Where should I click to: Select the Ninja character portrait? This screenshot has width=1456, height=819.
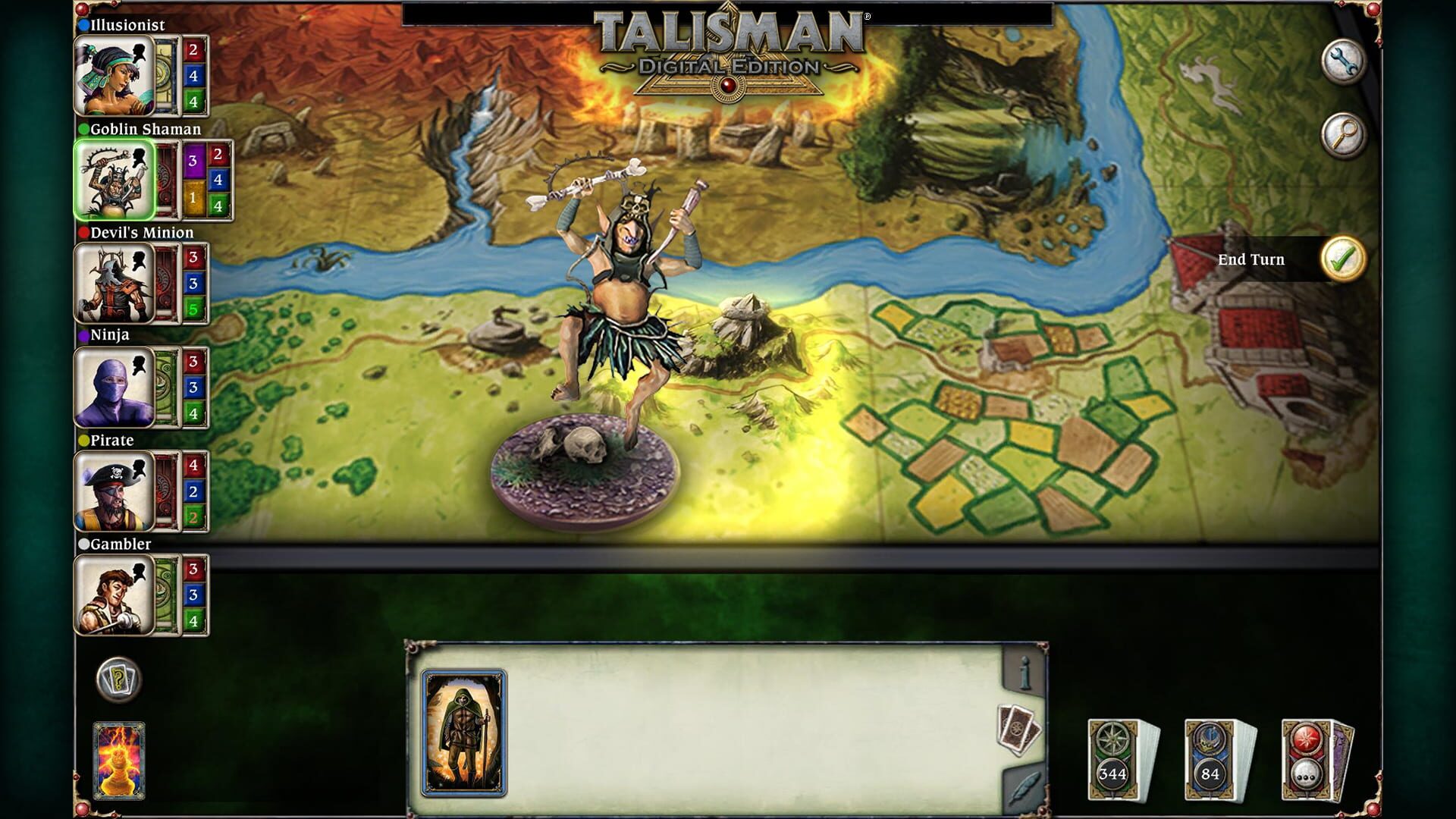coord(112,387)
